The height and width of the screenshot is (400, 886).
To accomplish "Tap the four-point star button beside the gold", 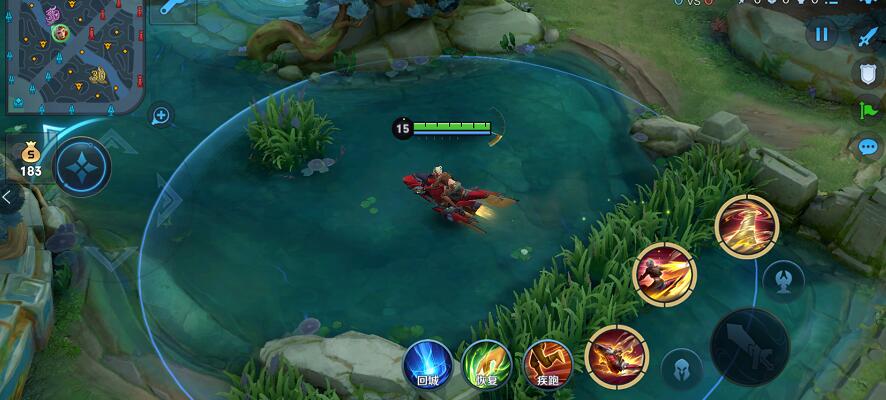I will coord(82,166).
